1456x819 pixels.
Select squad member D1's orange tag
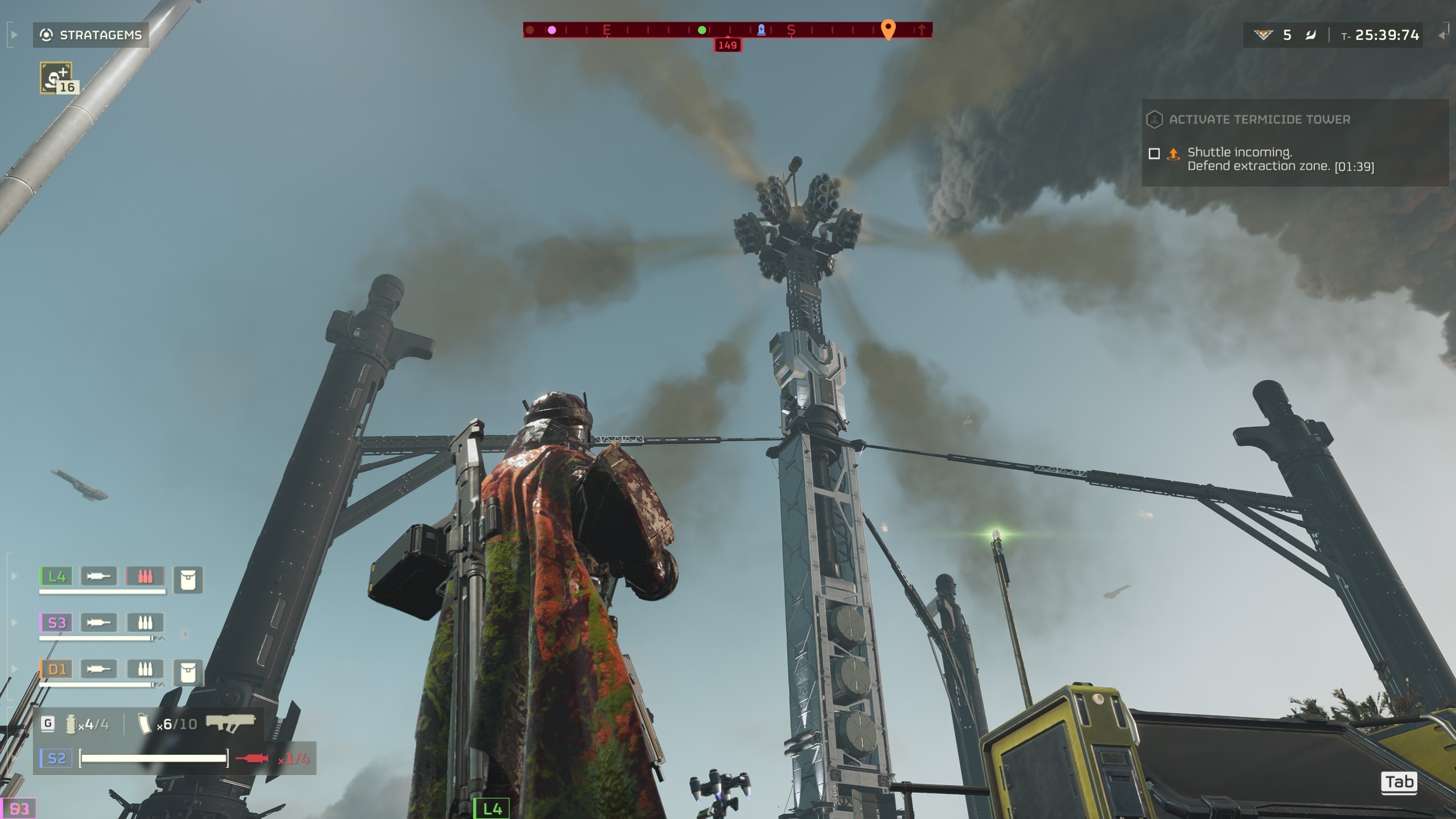click(x=56, y=669)
